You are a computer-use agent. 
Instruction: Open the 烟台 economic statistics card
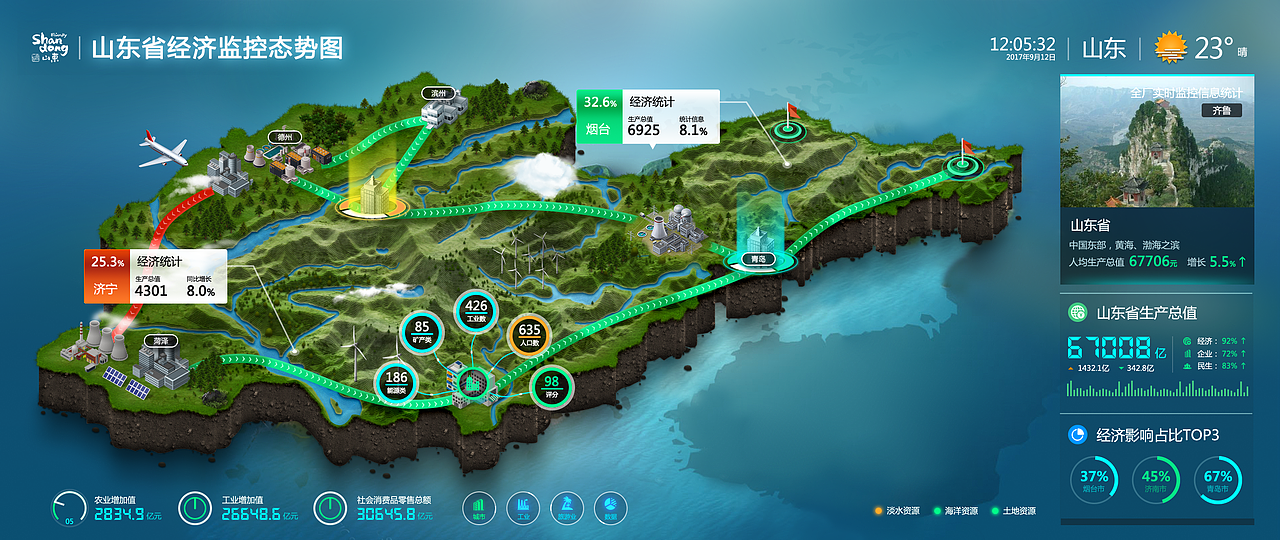click(x=647, y=117)
